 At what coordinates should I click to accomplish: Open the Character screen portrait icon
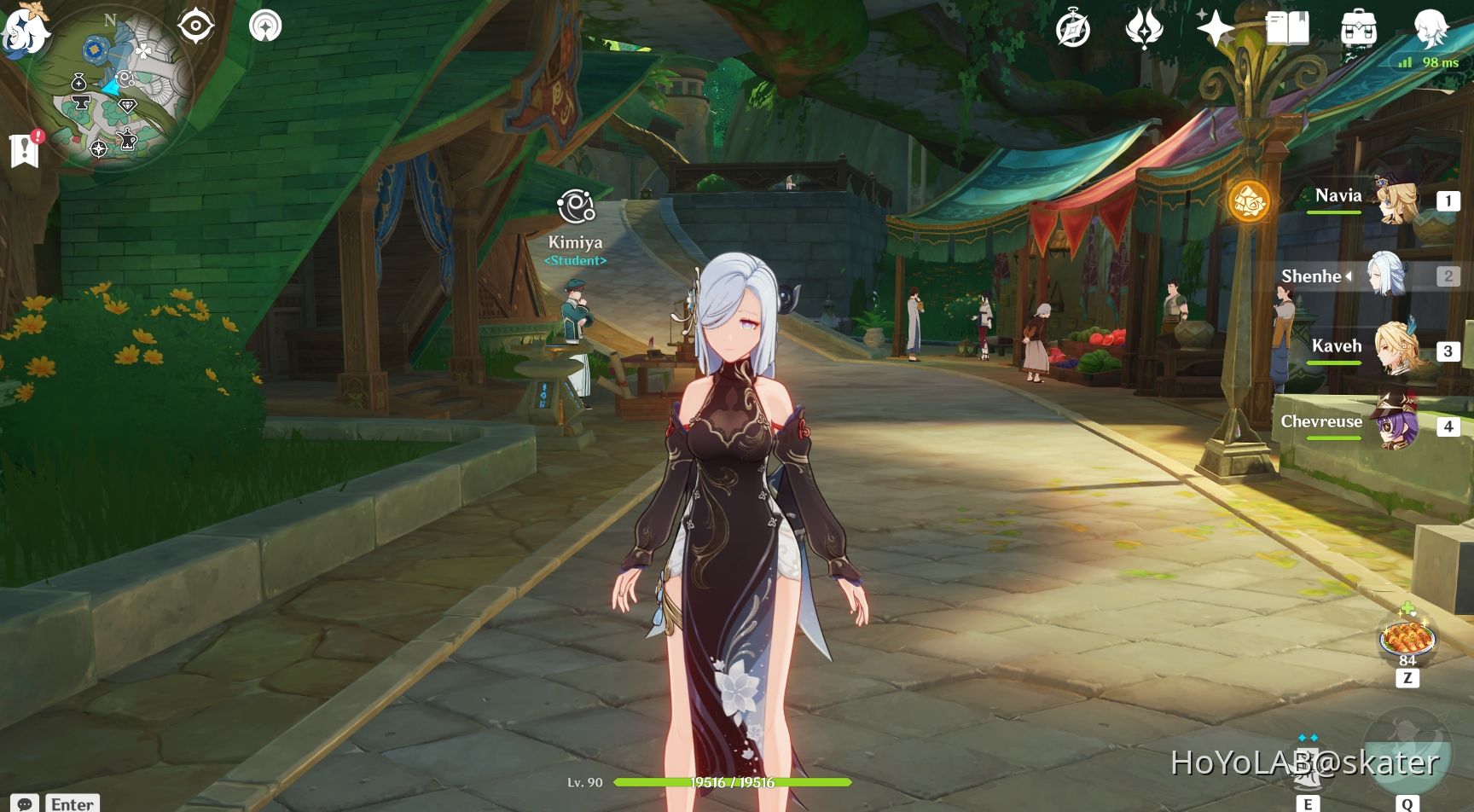point(1429,27)
